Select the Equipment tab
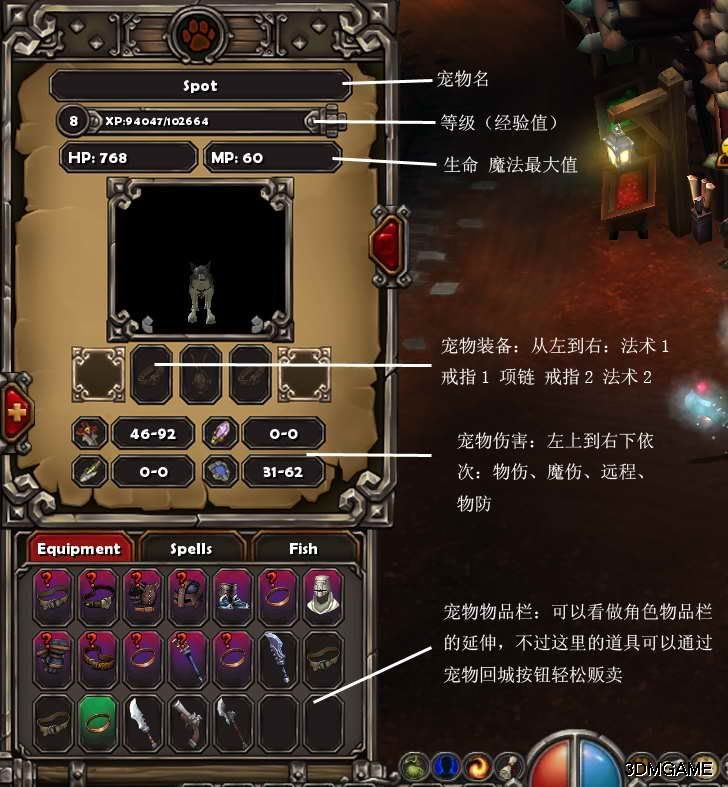 (x=79, y=549)
